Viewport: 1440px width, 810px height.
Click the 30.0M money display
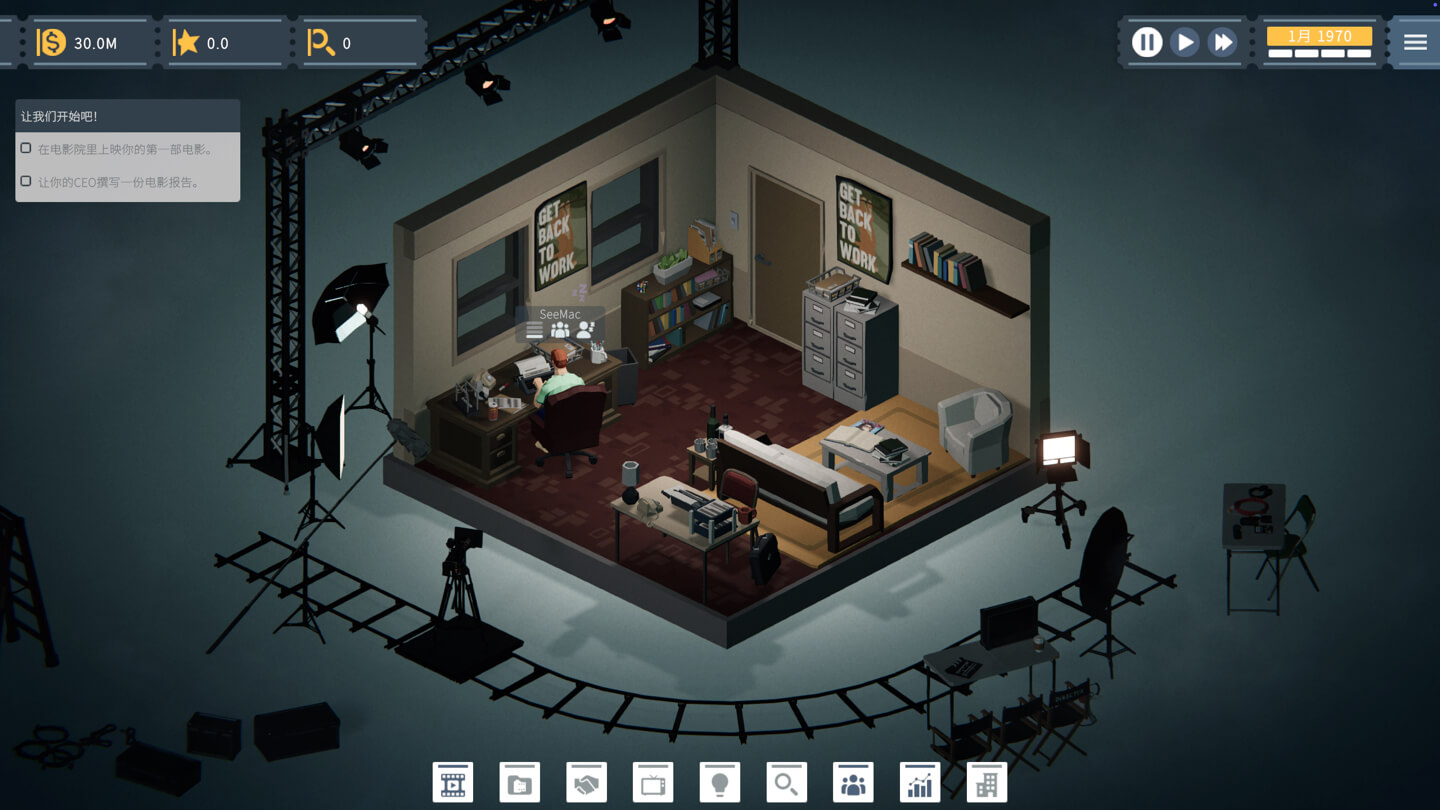(90, 42)
